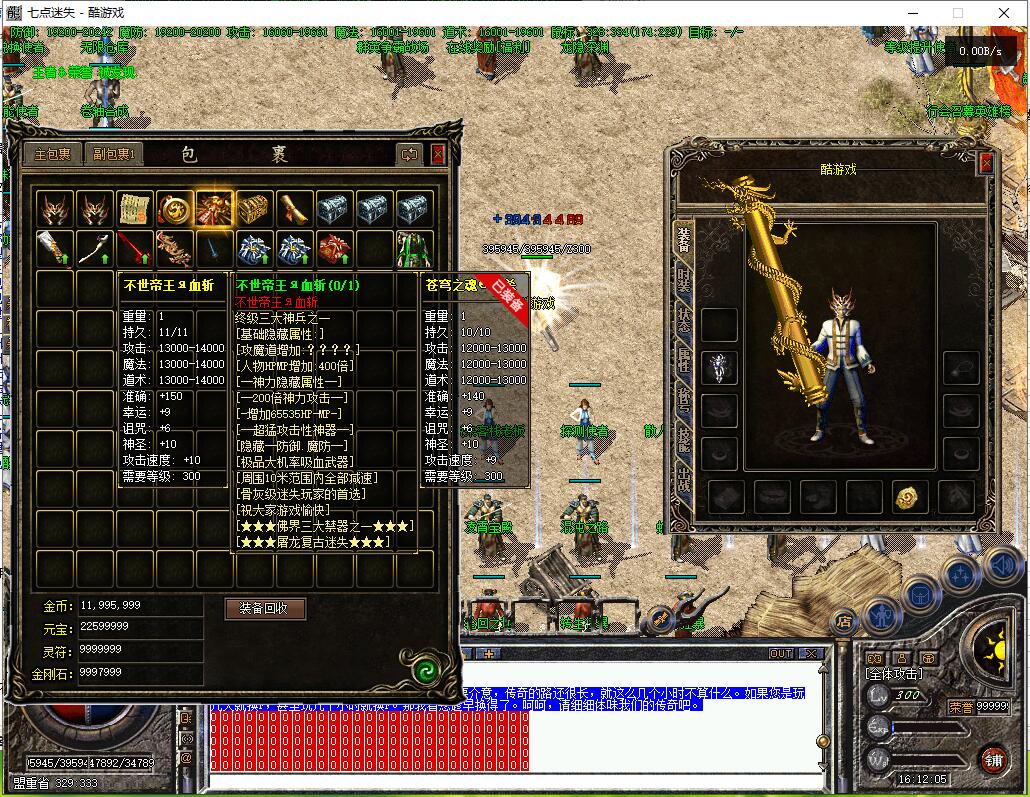Image resolution: width=1030 pixels, height=797 pixels.
Task: Switch to the 时装 costume tab
Action: 684,279
